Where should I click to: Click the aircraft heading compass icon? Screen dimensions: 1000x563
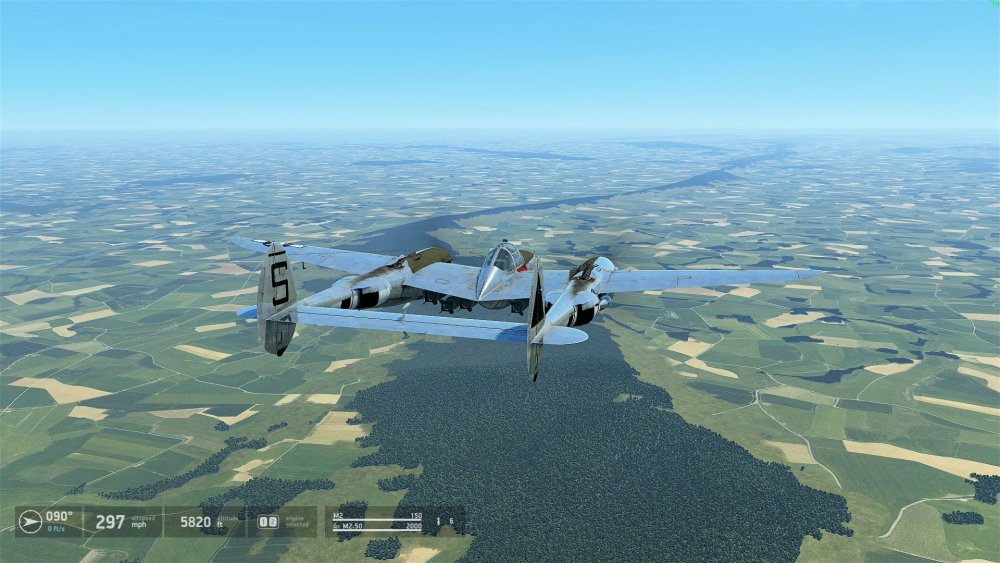point(30,521)
